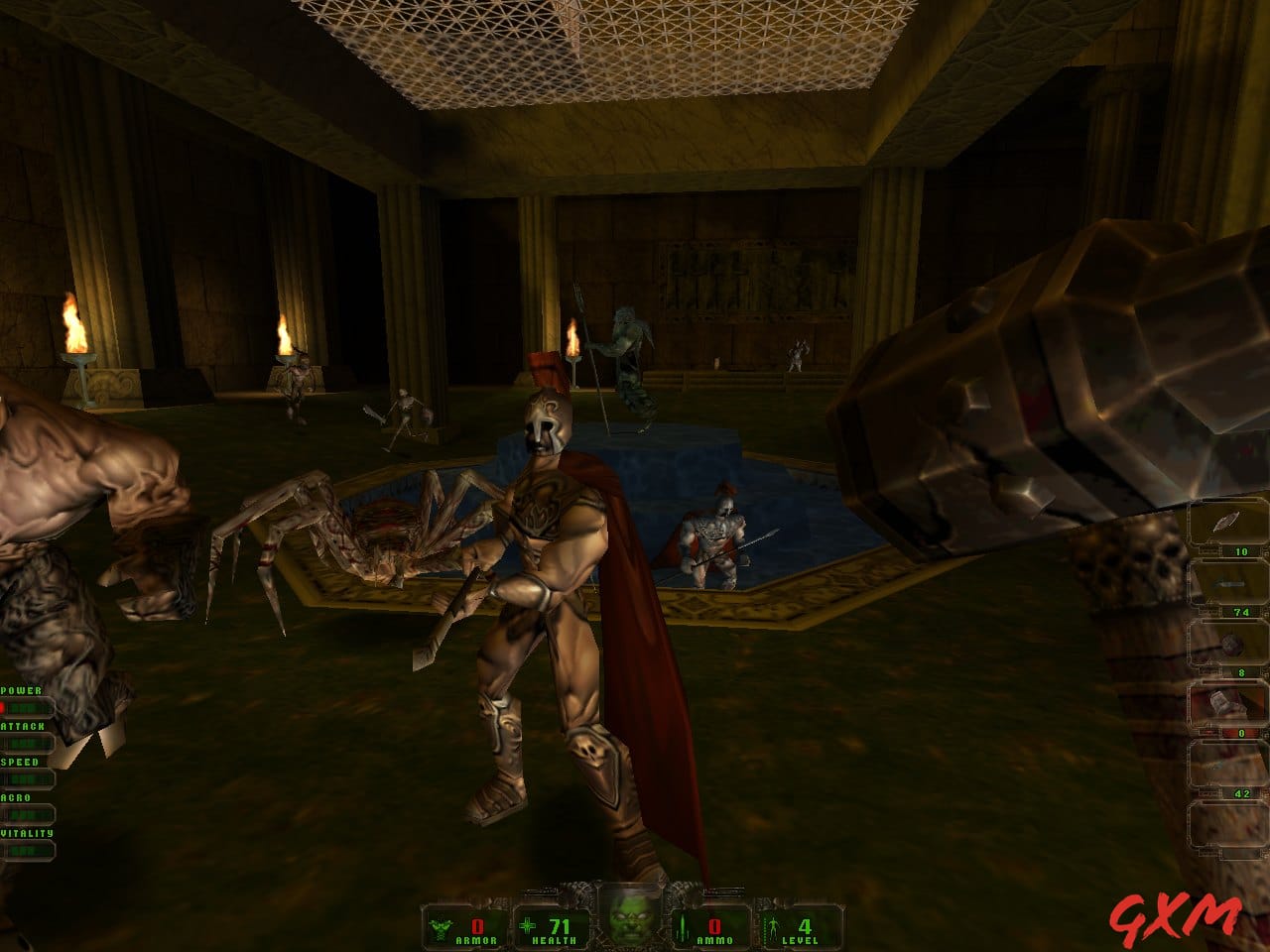
Task: Select the sickle item showing 10
Action: tap(1224, 521)
